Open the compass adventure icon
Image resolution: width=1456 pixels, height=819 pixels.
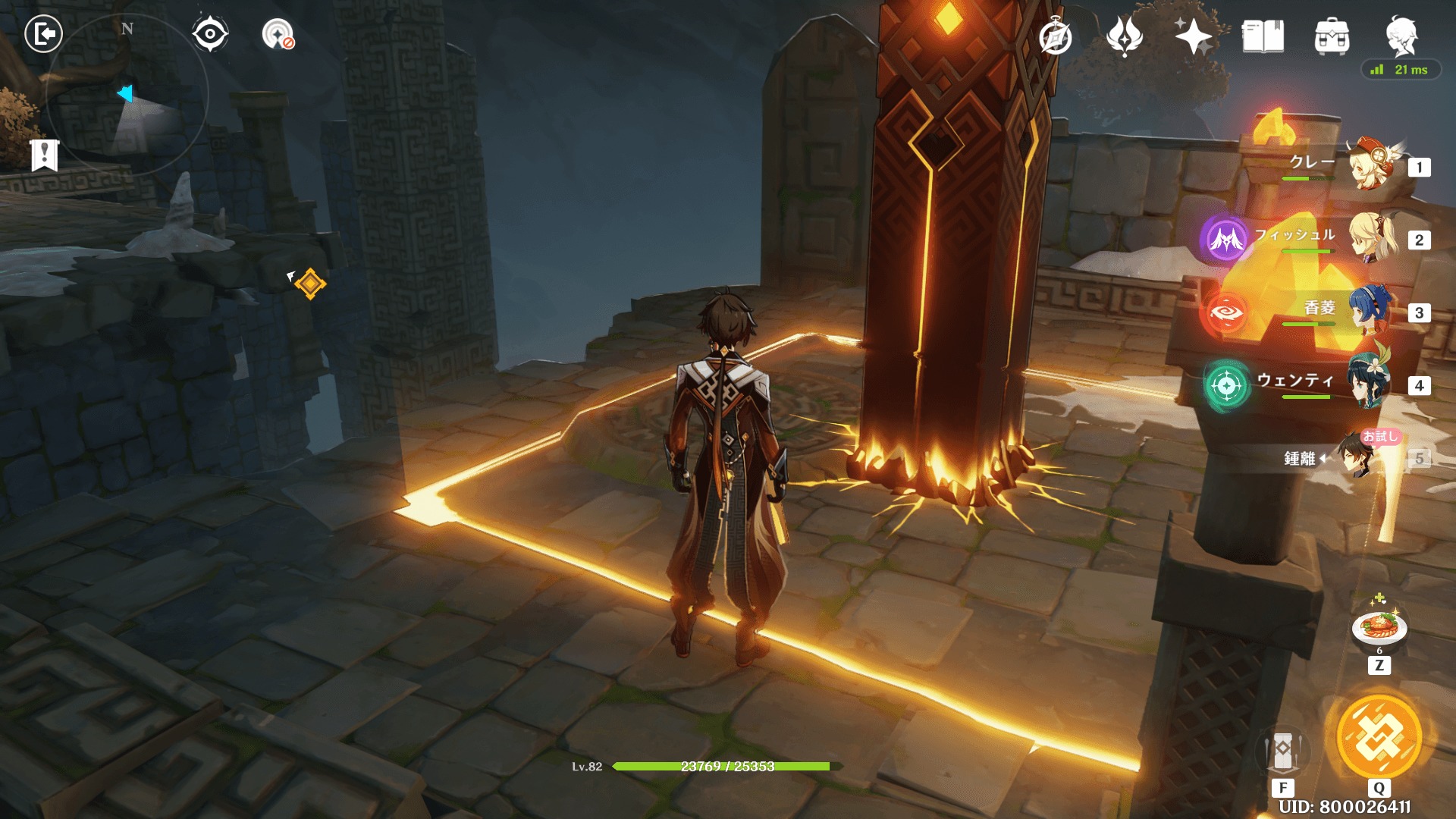pyautogui.click(x=1055, y=37)
